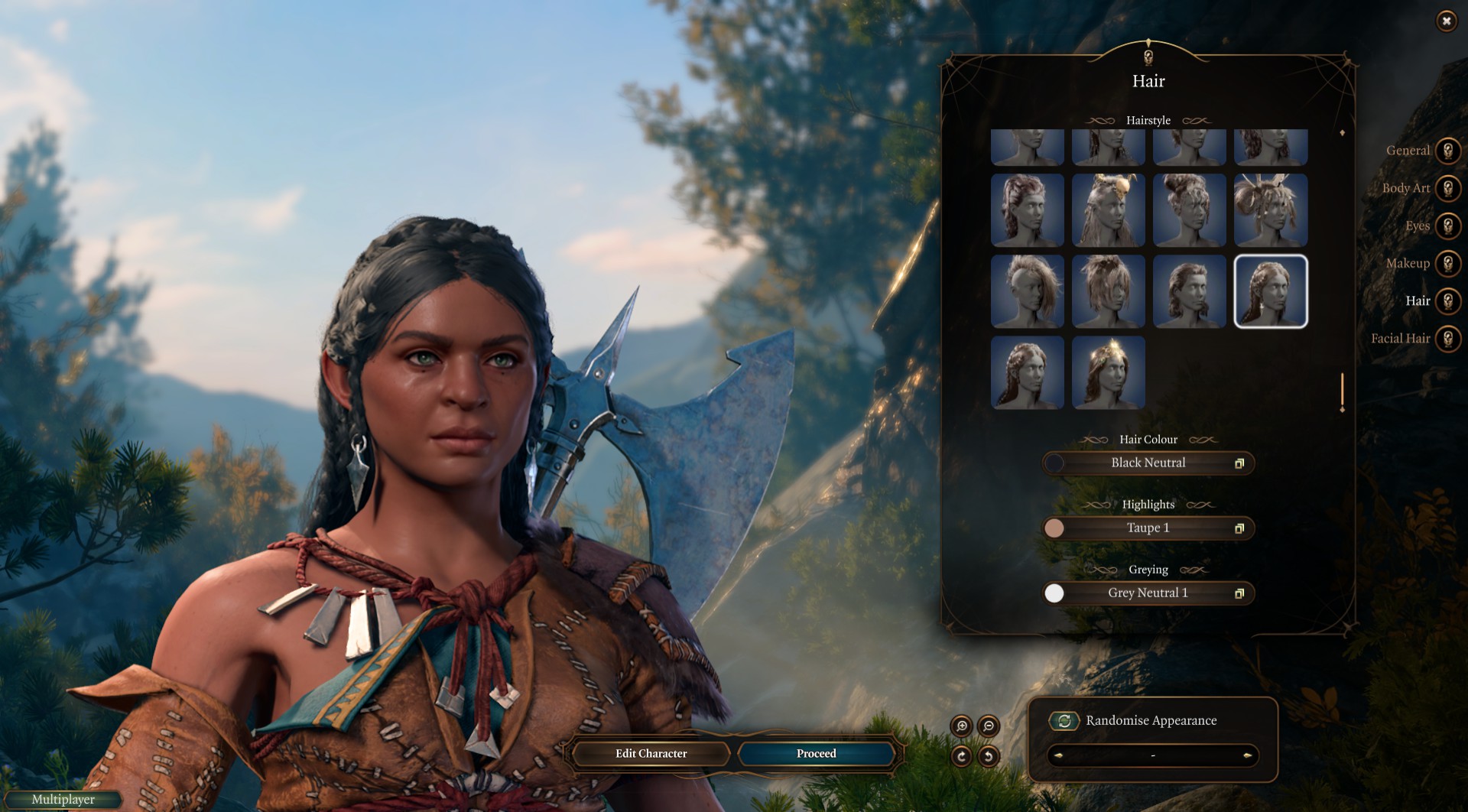
Task: Copy the Grey Neutral 1 greying preset
Action: pos(1240,593)
